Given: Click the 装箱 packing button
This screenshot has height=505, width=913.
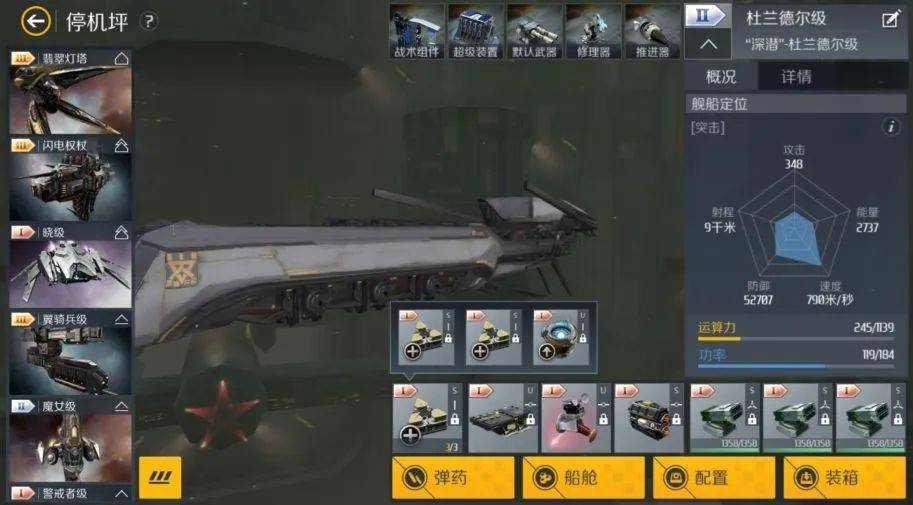Looking at the screenshot, I should [845, 478].
